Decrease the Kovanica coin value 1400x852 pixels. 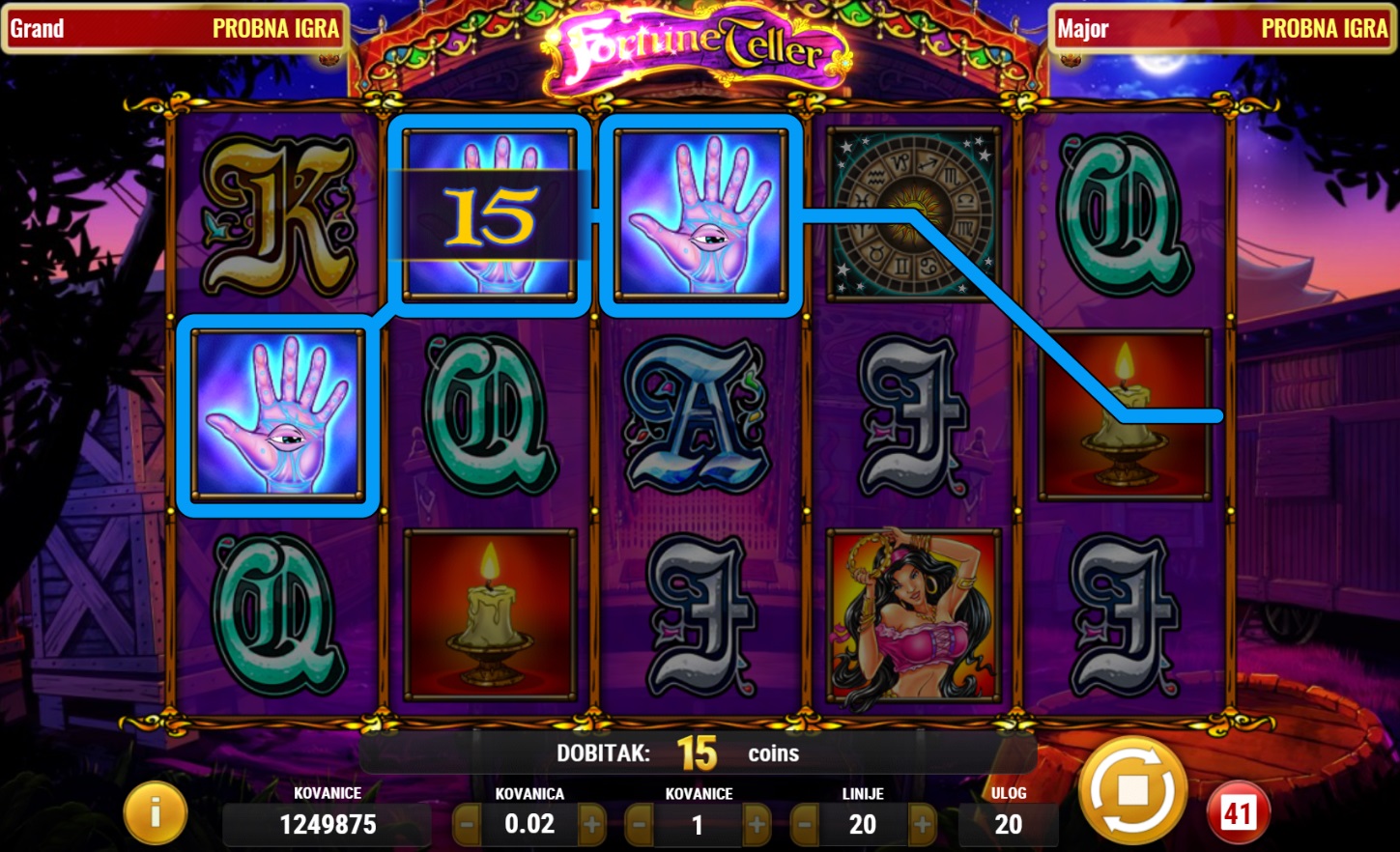tap(468, 825)
